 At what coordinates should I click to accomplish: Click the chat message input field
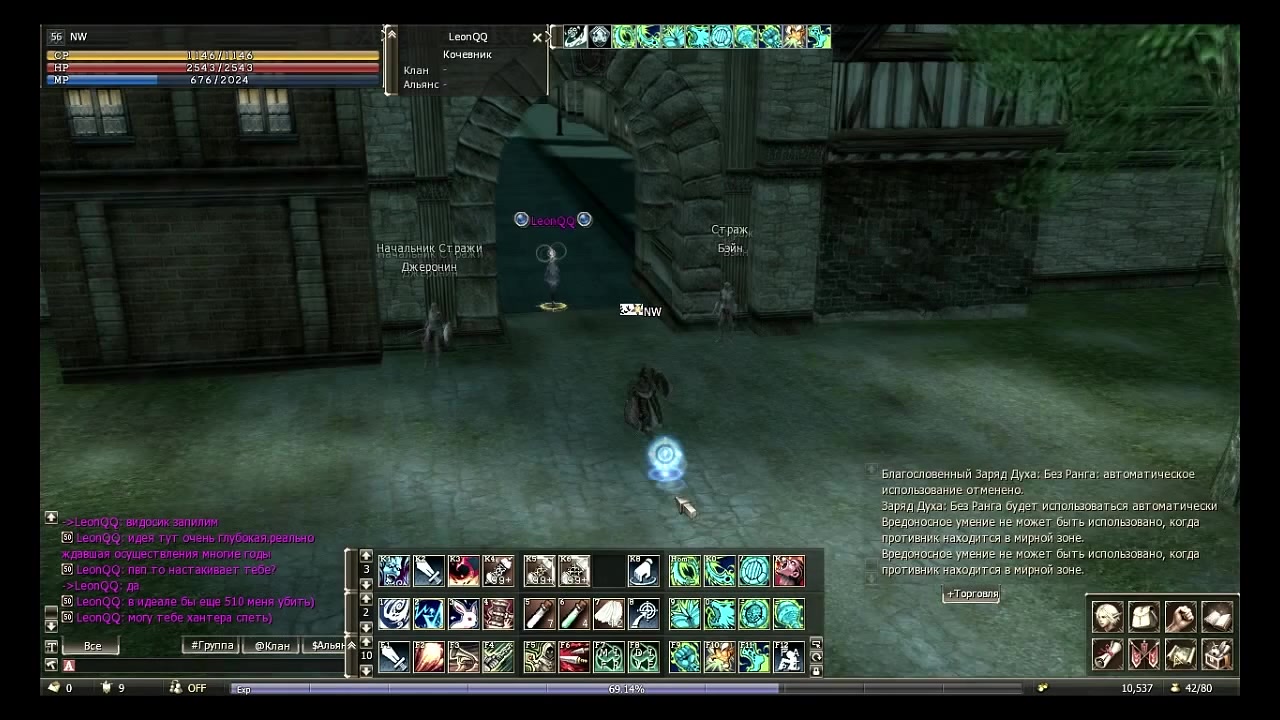click(x=200, y=665)
